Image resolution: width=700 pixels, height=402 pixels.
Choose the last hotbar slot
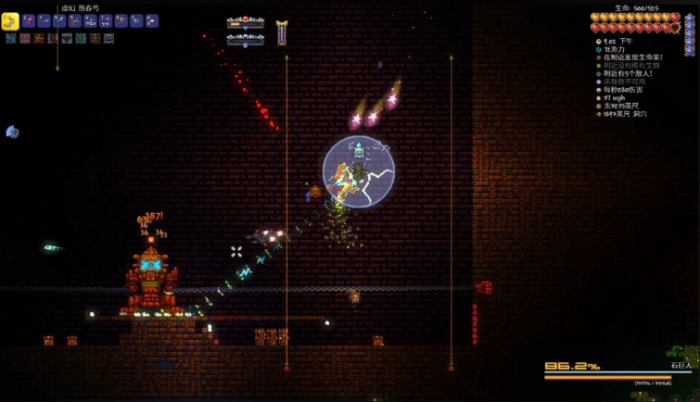point(152,21)
